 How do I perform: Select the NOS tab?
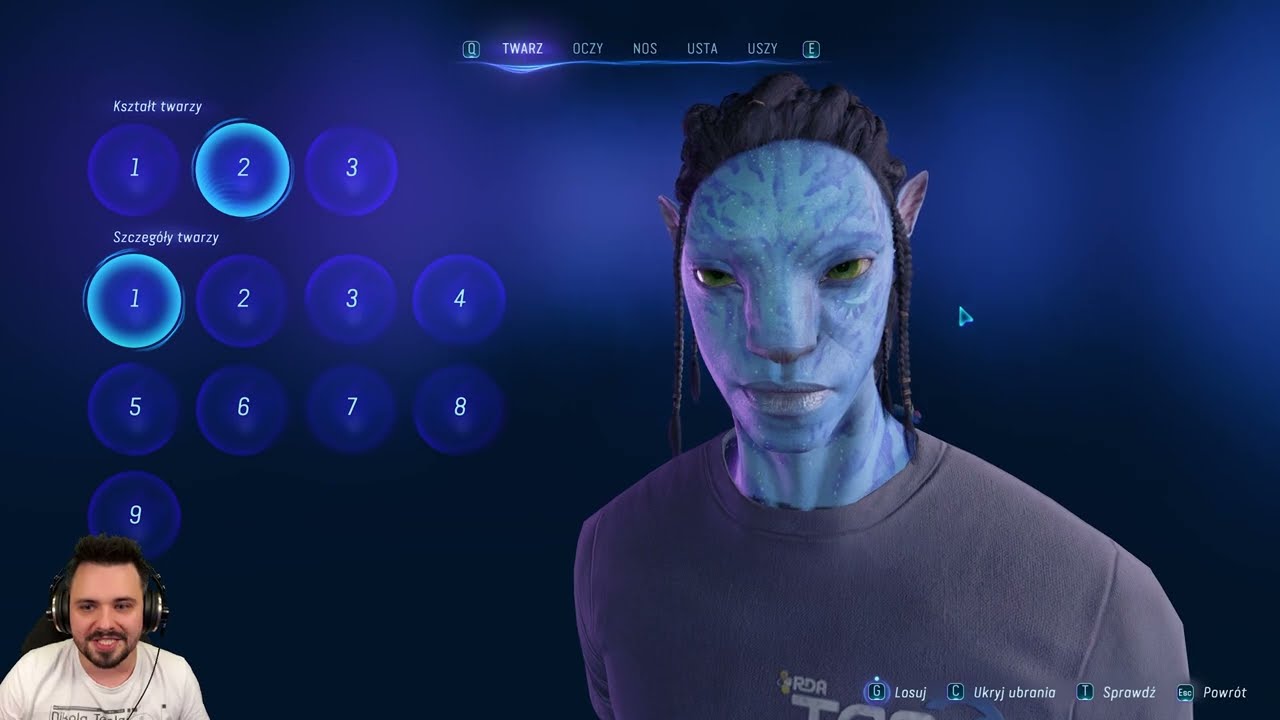[644, 49]
